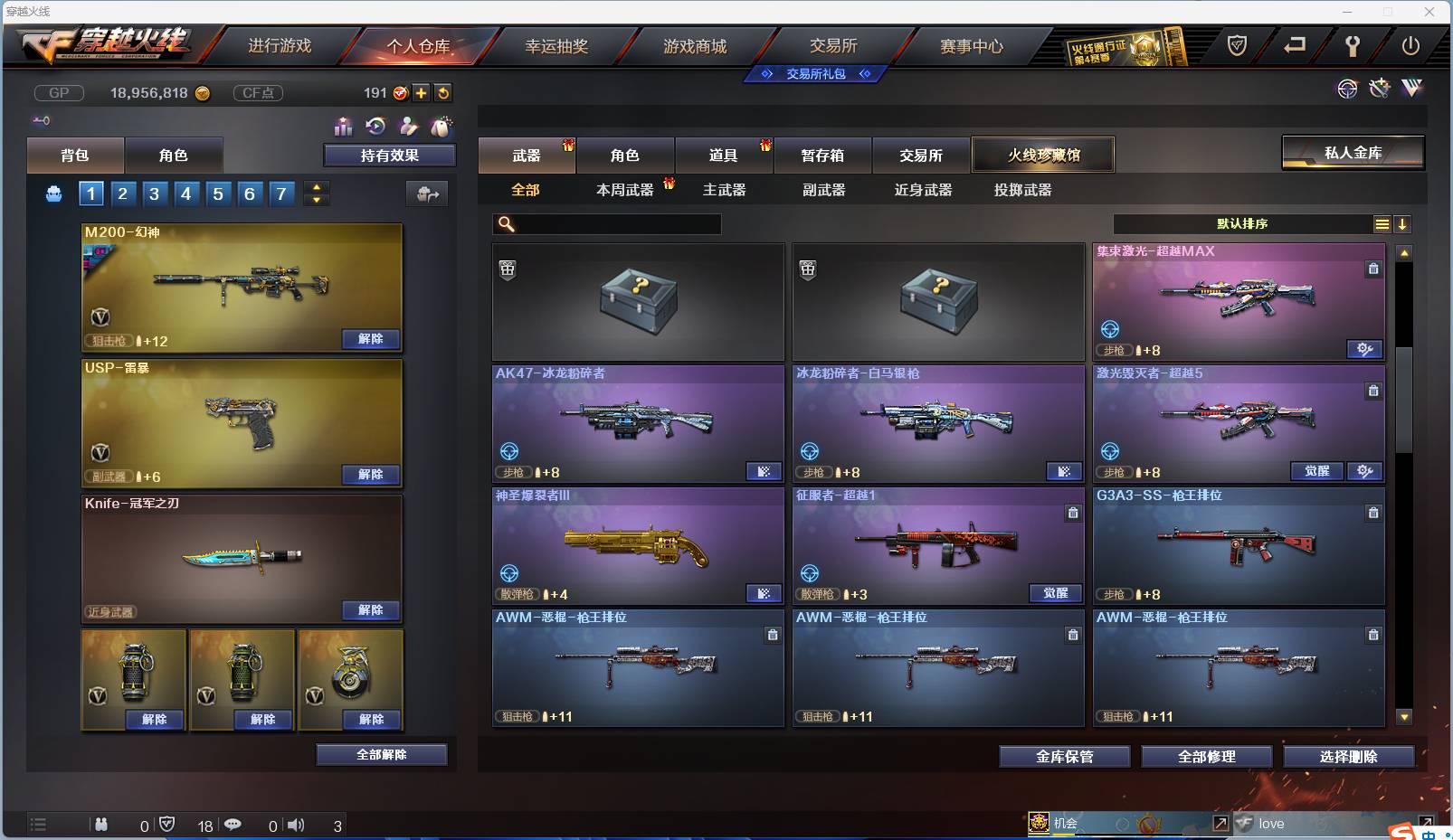This screenshot has height=840, width=1453.
Task: Click the 全部解除 button
Action: coord(380,754)
